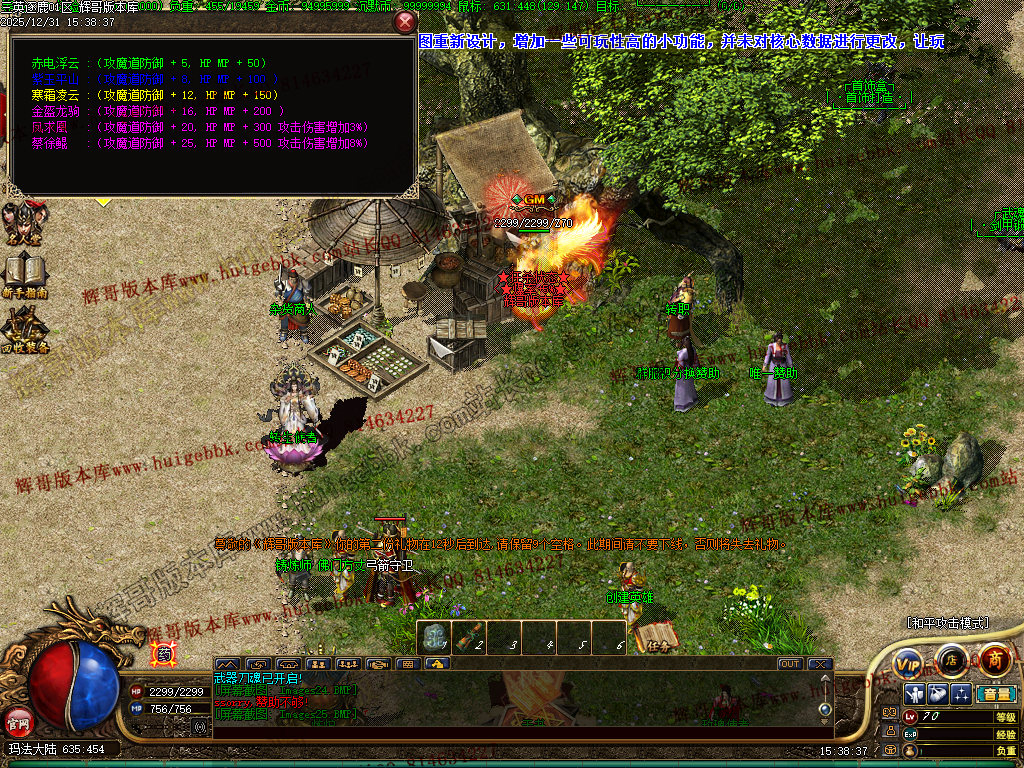Click the X button on the chat bar
Viewport: 1024px width, 768px height.
(x=819, y=663)
